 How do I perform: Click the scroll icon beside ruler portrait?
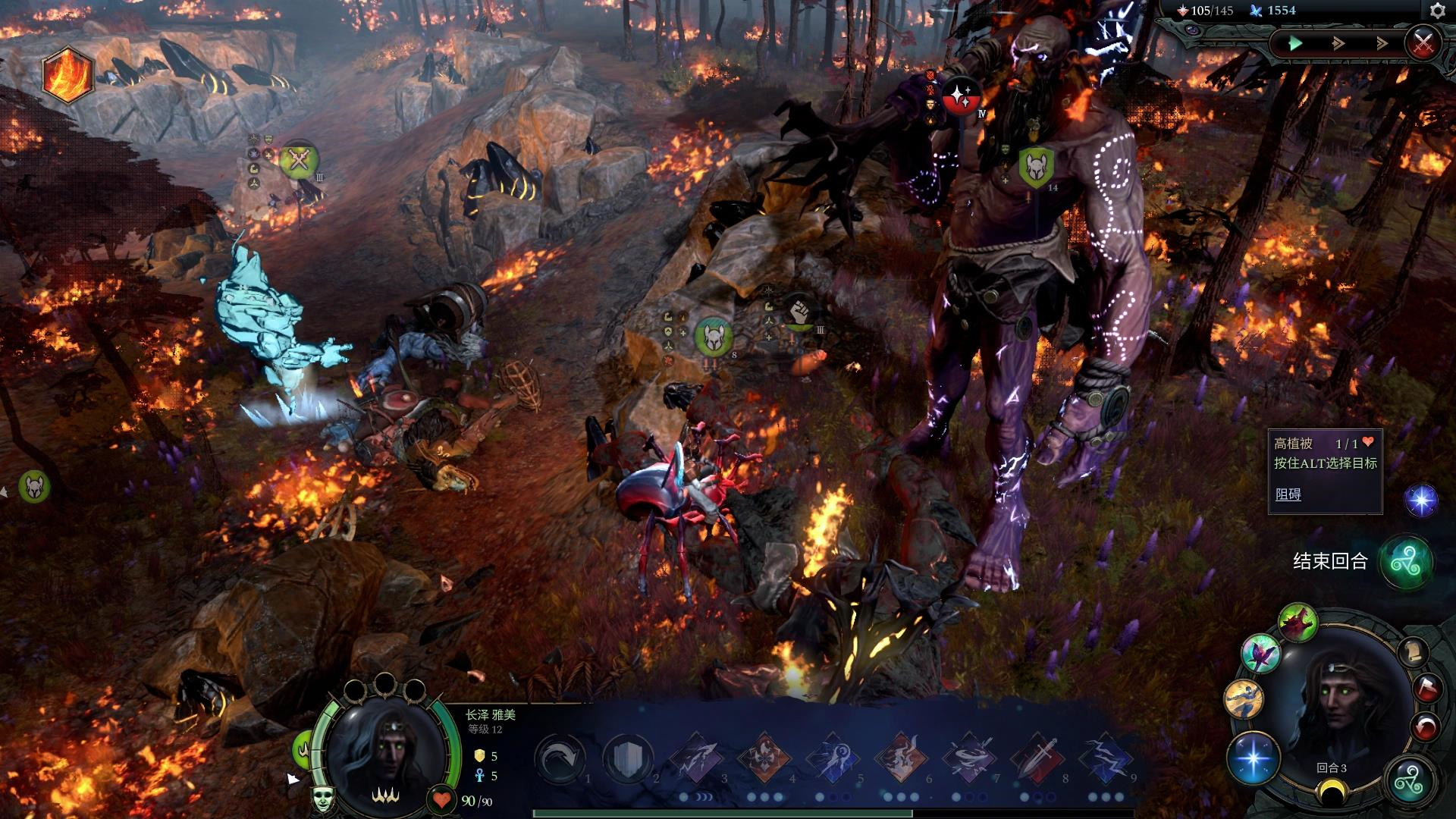click(x=1411, y=651)
